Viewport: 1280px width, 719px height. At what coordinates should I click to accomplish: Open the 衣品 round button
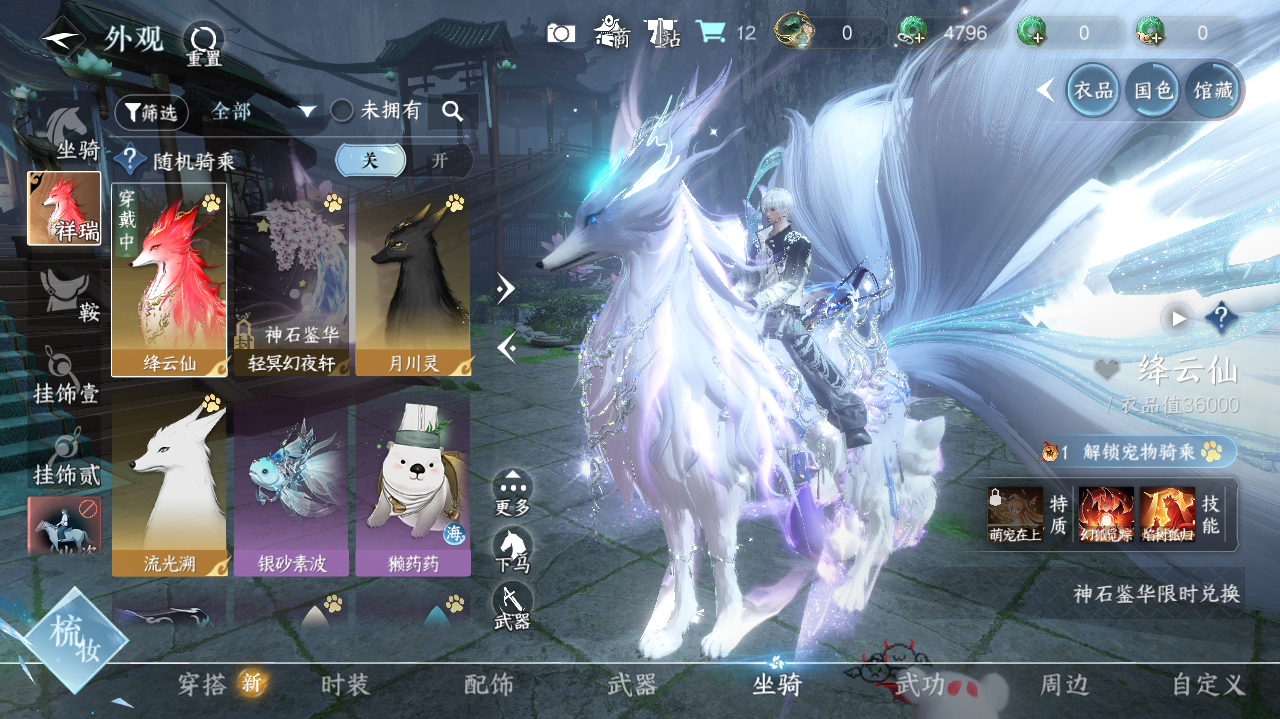(1093, 90)
